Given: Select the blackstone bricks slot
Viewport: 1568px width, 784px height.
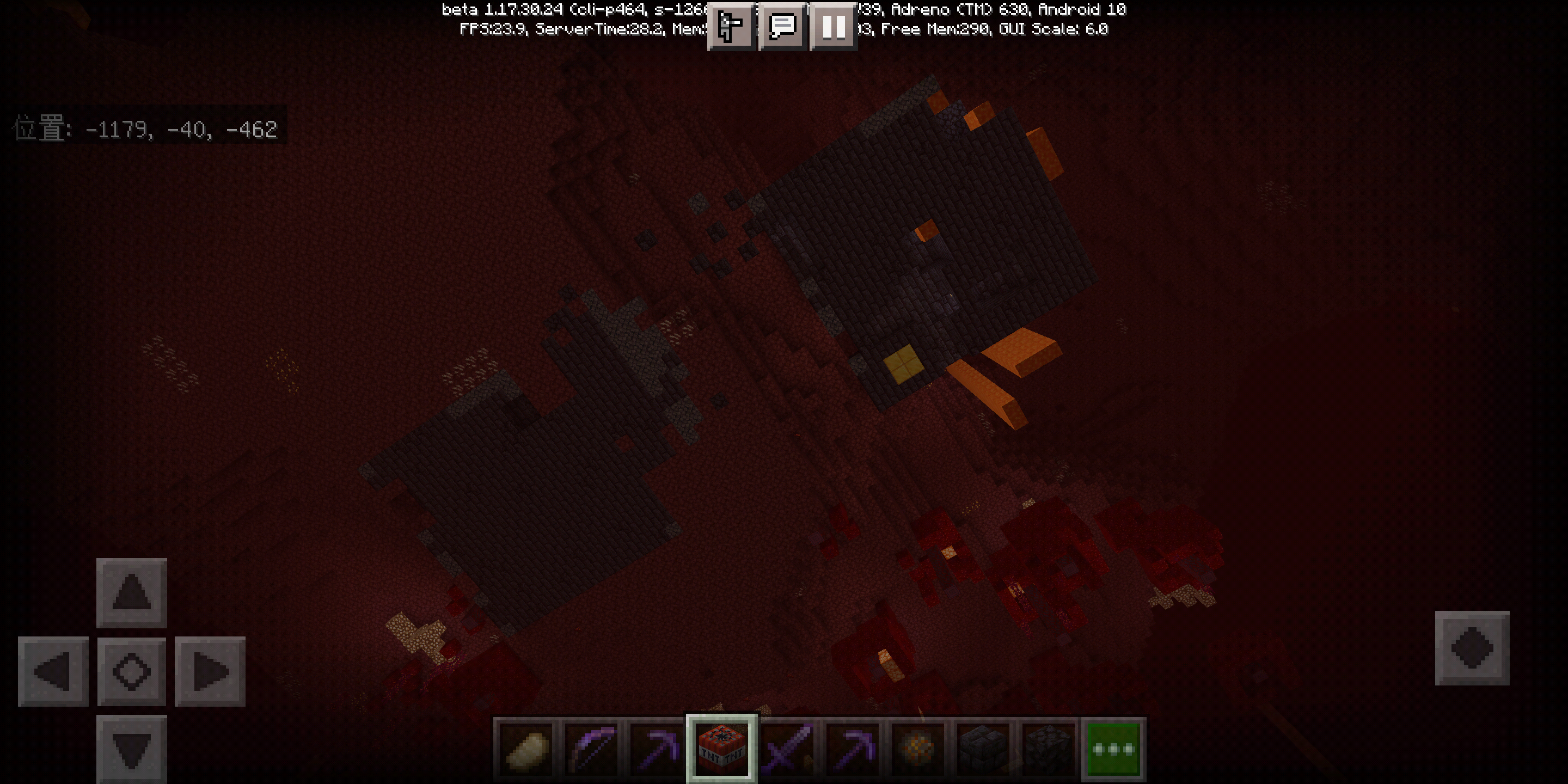Looking at the screenshot, I should (983, 749).
